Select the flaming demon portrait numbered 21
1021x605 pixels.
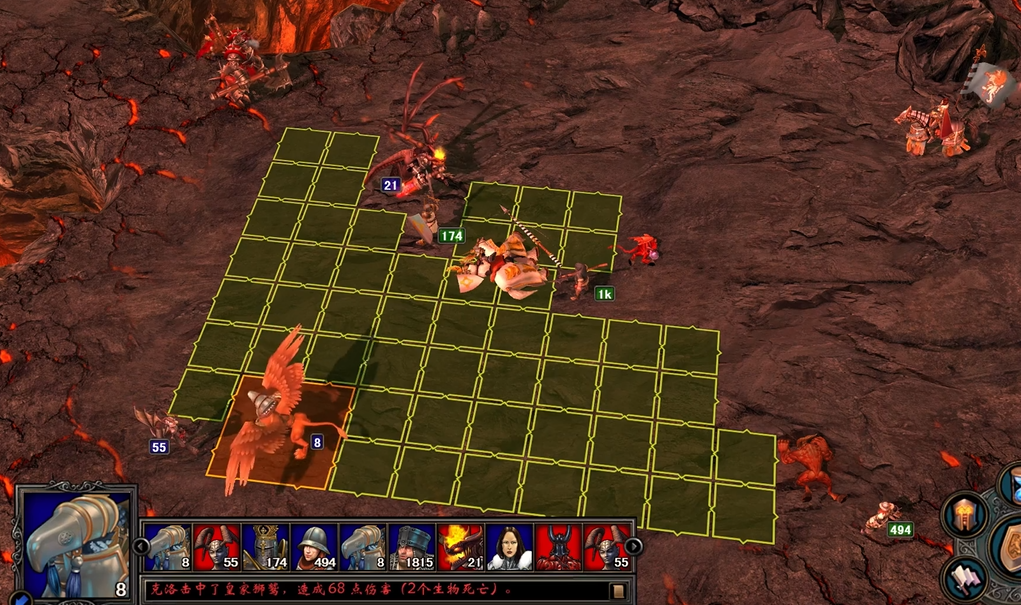tap(460, 547)
